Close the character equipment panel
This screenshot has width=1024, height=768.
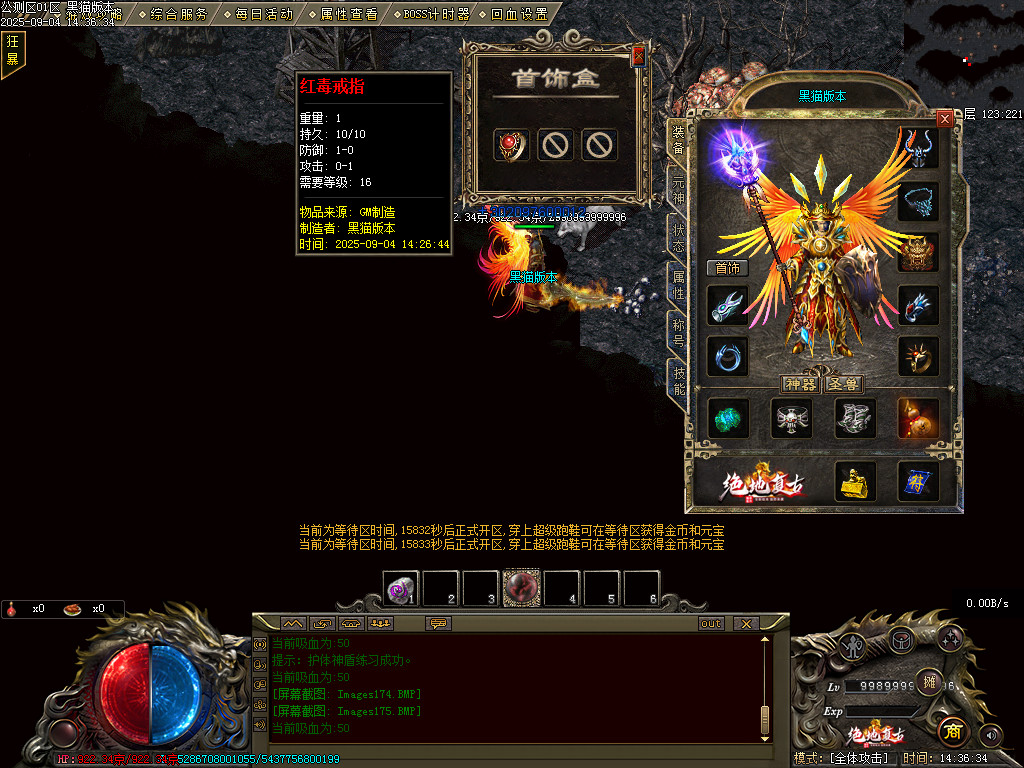coord(944,119)
